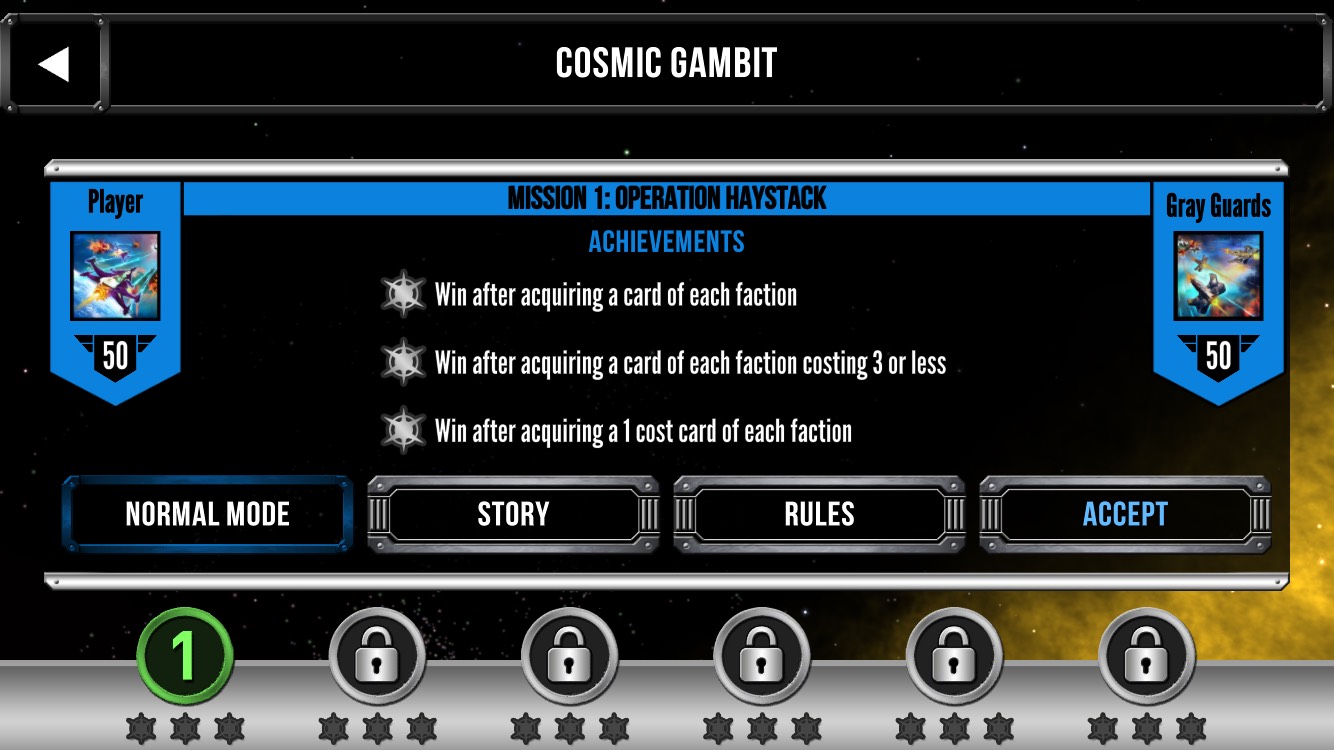Click the Mission 1 Operation Haystack header
Viewport: 1334px width, 750px height.
pos(666,198)
